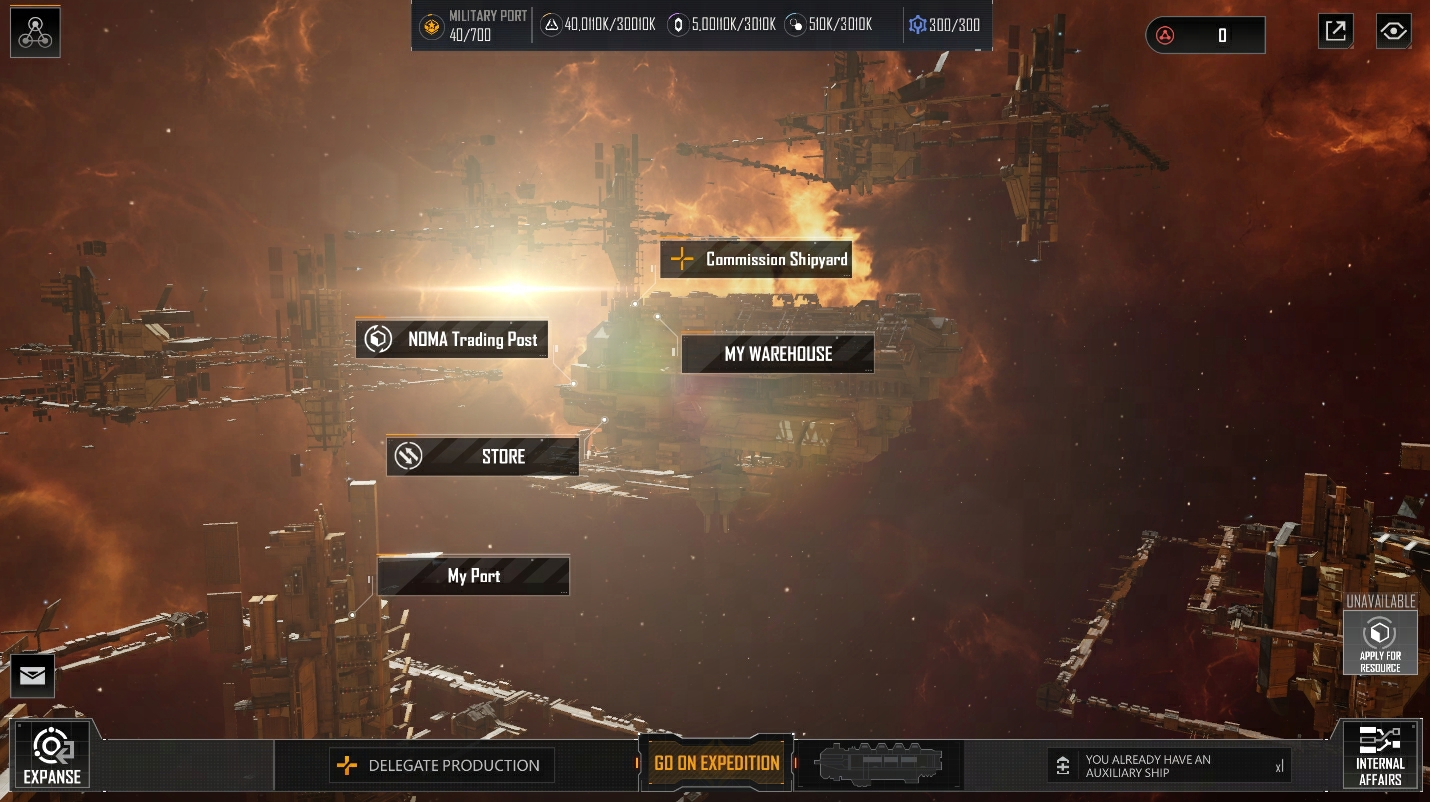The image size is (1430, 802).
Task: Click the red triangle currency counter
Action: 1205,36
